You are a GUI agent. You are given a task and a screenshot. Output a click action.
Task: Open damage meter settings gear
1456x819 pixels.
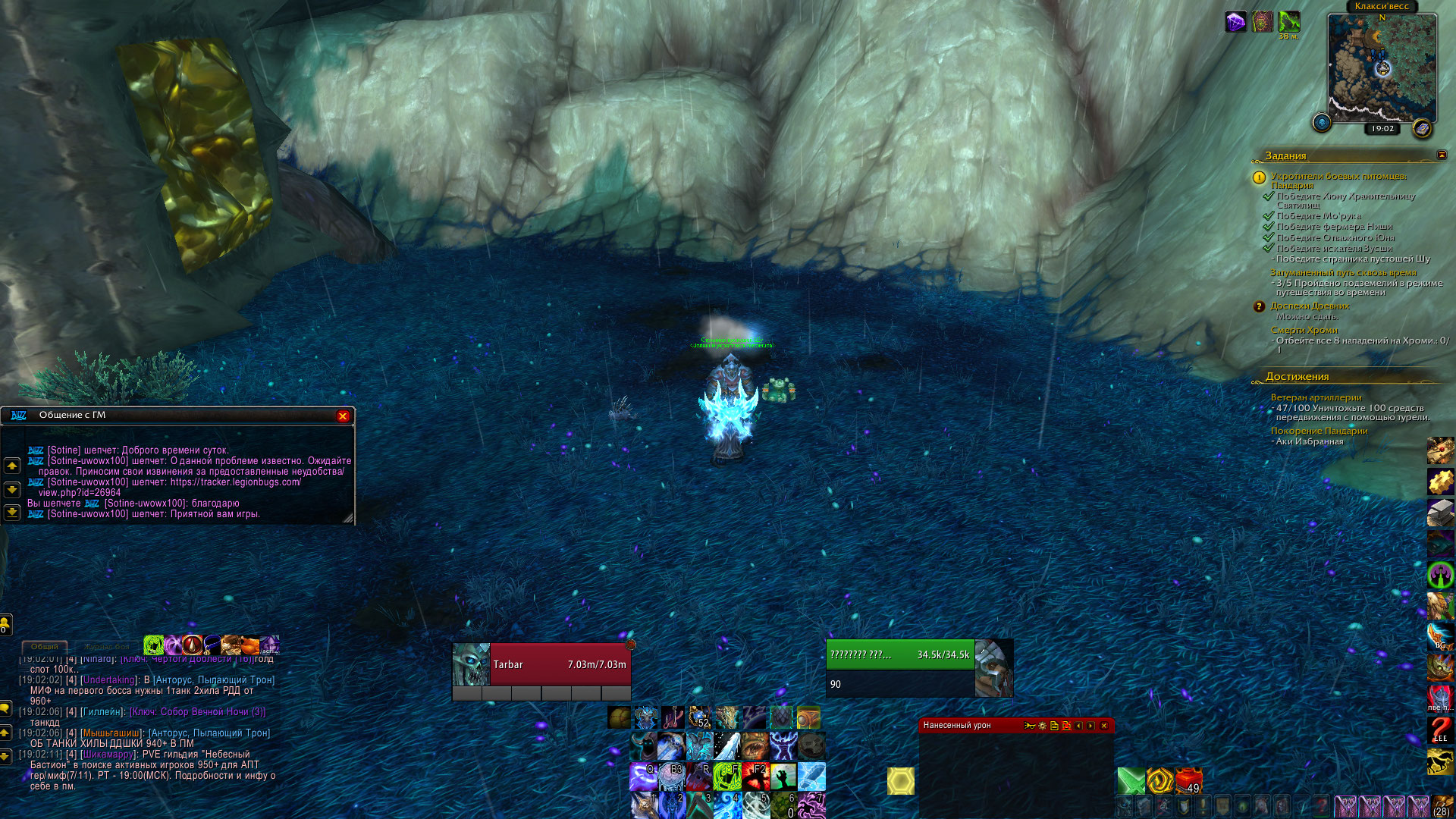[x=1042, y=726]
